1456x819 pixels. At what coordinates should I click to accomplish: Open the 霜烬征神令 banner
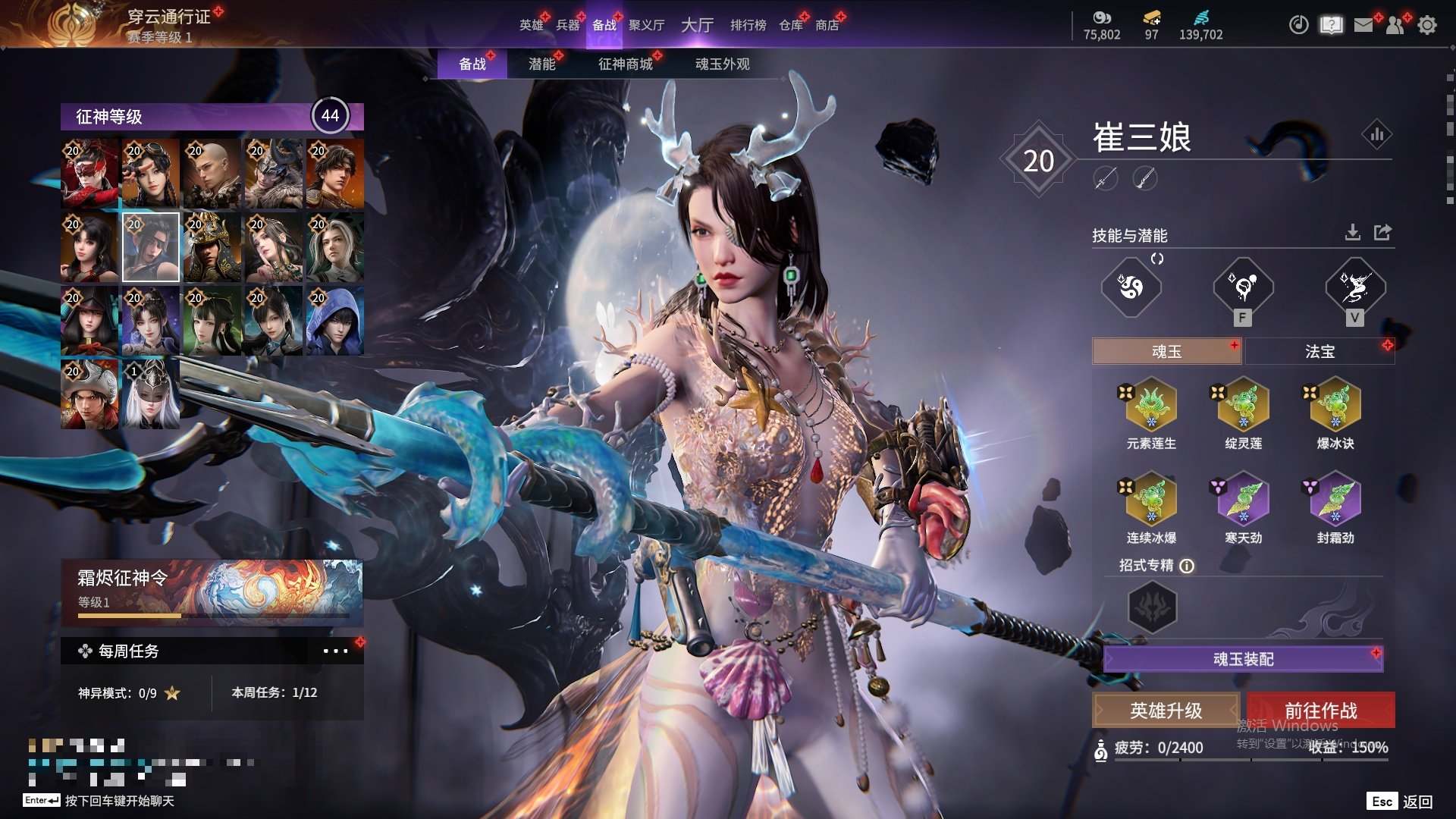(x=212, y=592)
